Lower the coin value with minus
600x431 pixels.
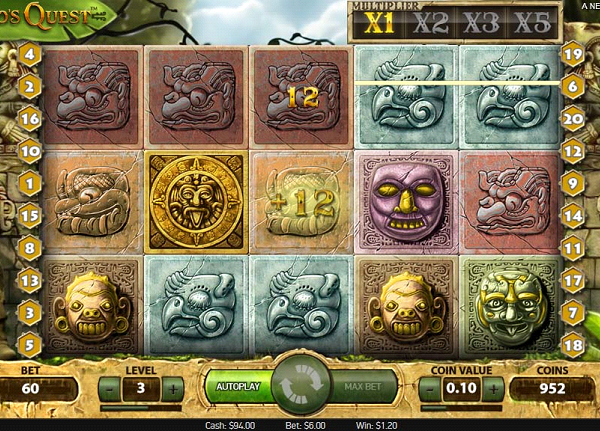click(x=433, y=388)
